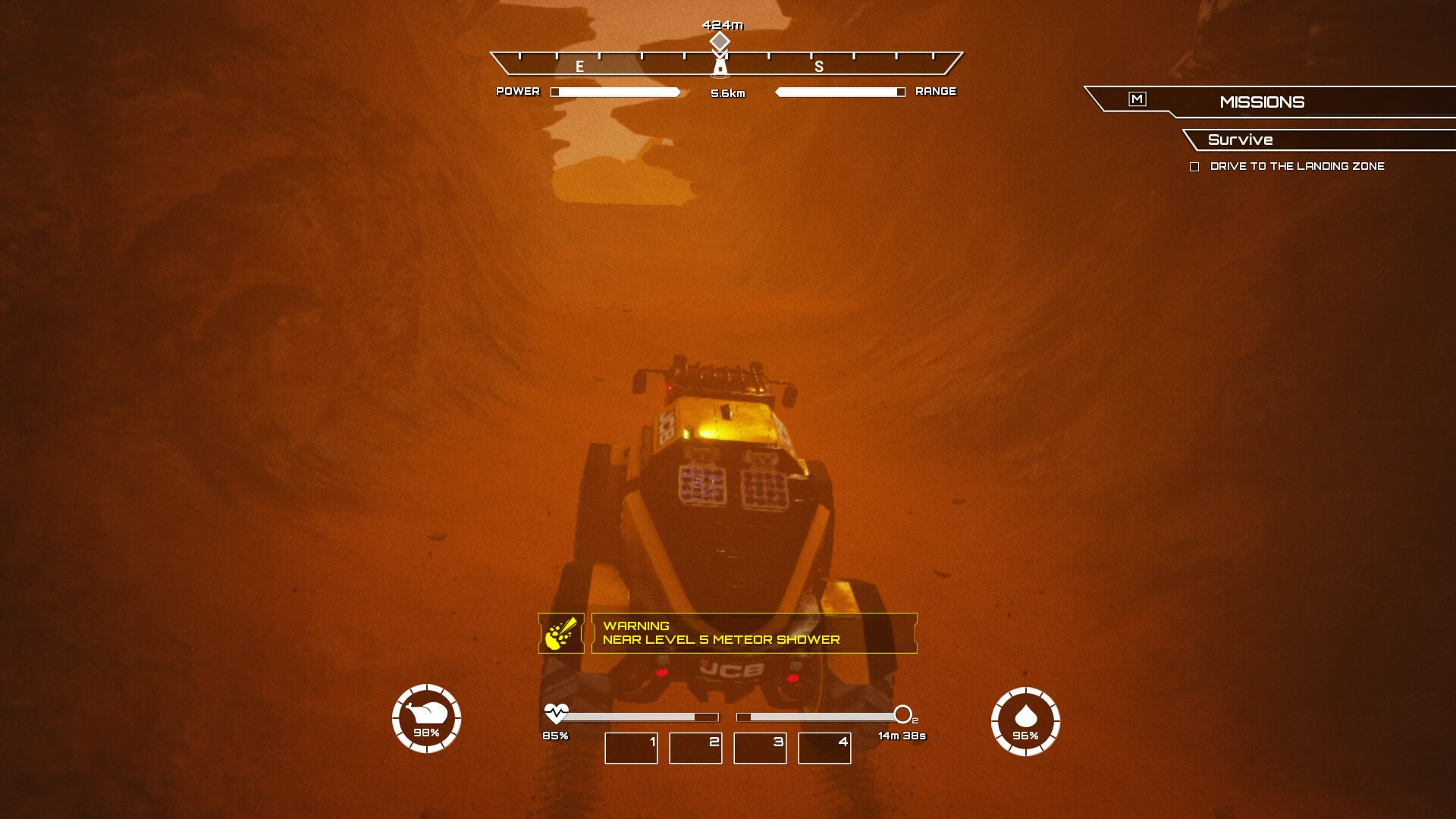Image resolution: width=1456 pixels, height=819 pixels.
Task: Click the water droplet thirst gauge
Action: 1025,721
